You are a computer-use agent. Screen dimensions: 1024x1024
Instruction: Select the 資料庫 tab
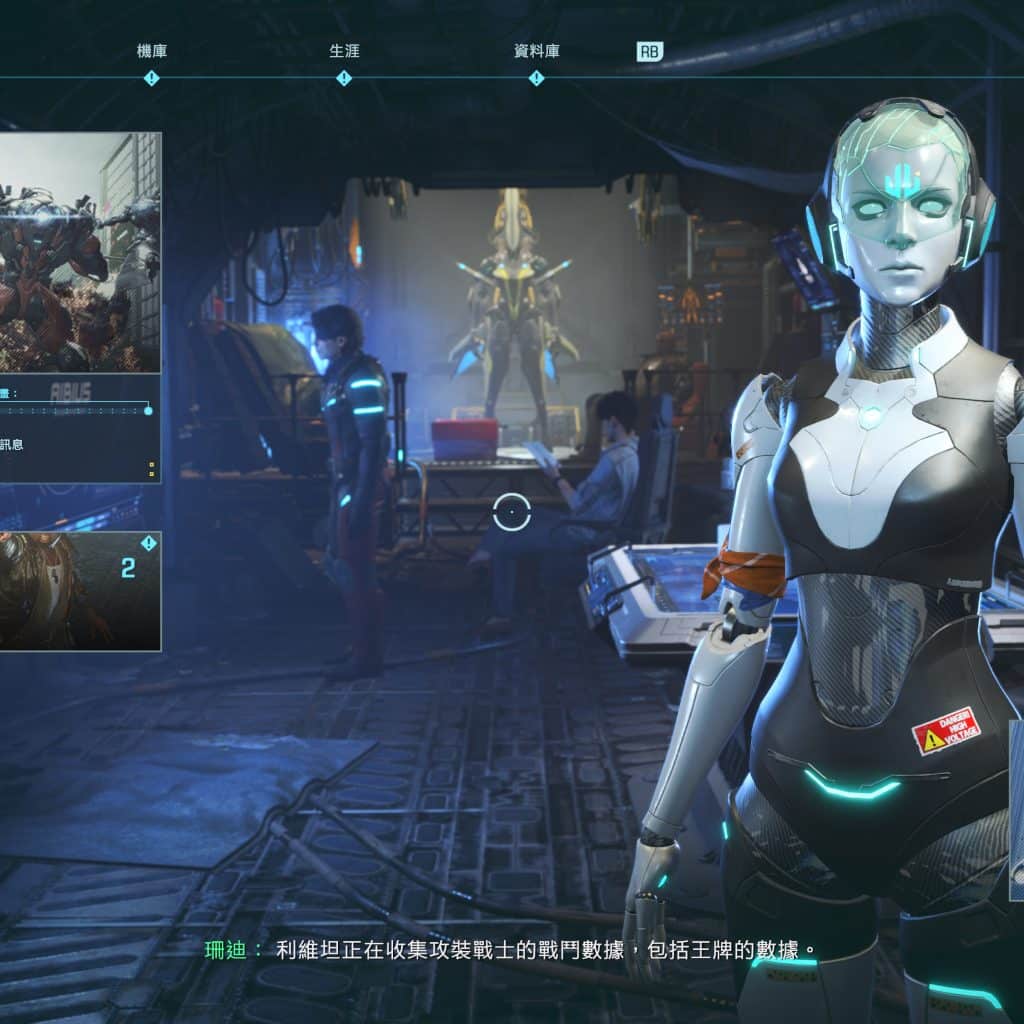tap(536, 52)
